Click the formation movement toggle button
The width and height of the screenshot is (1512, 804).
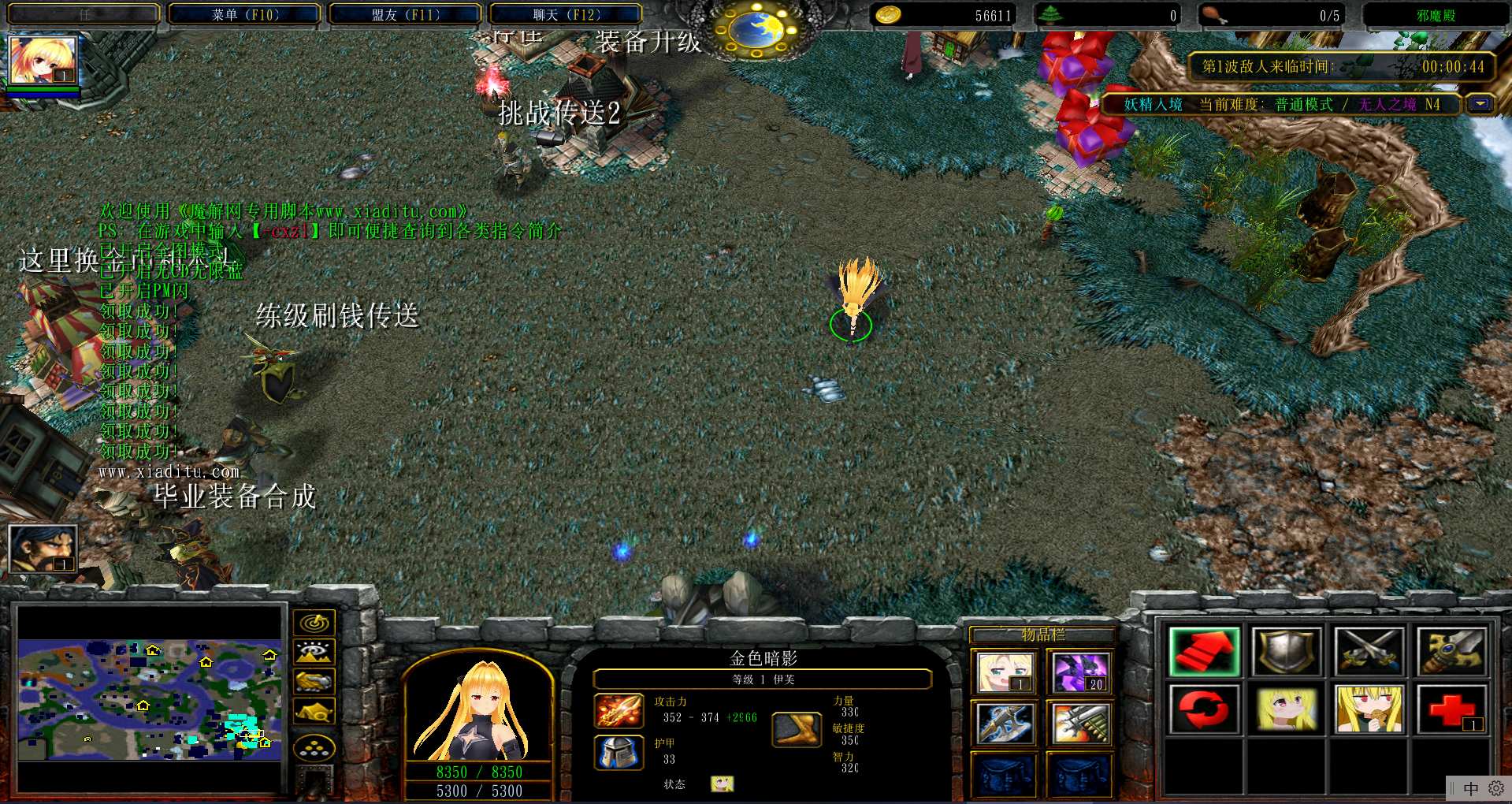tap(314, 748)
